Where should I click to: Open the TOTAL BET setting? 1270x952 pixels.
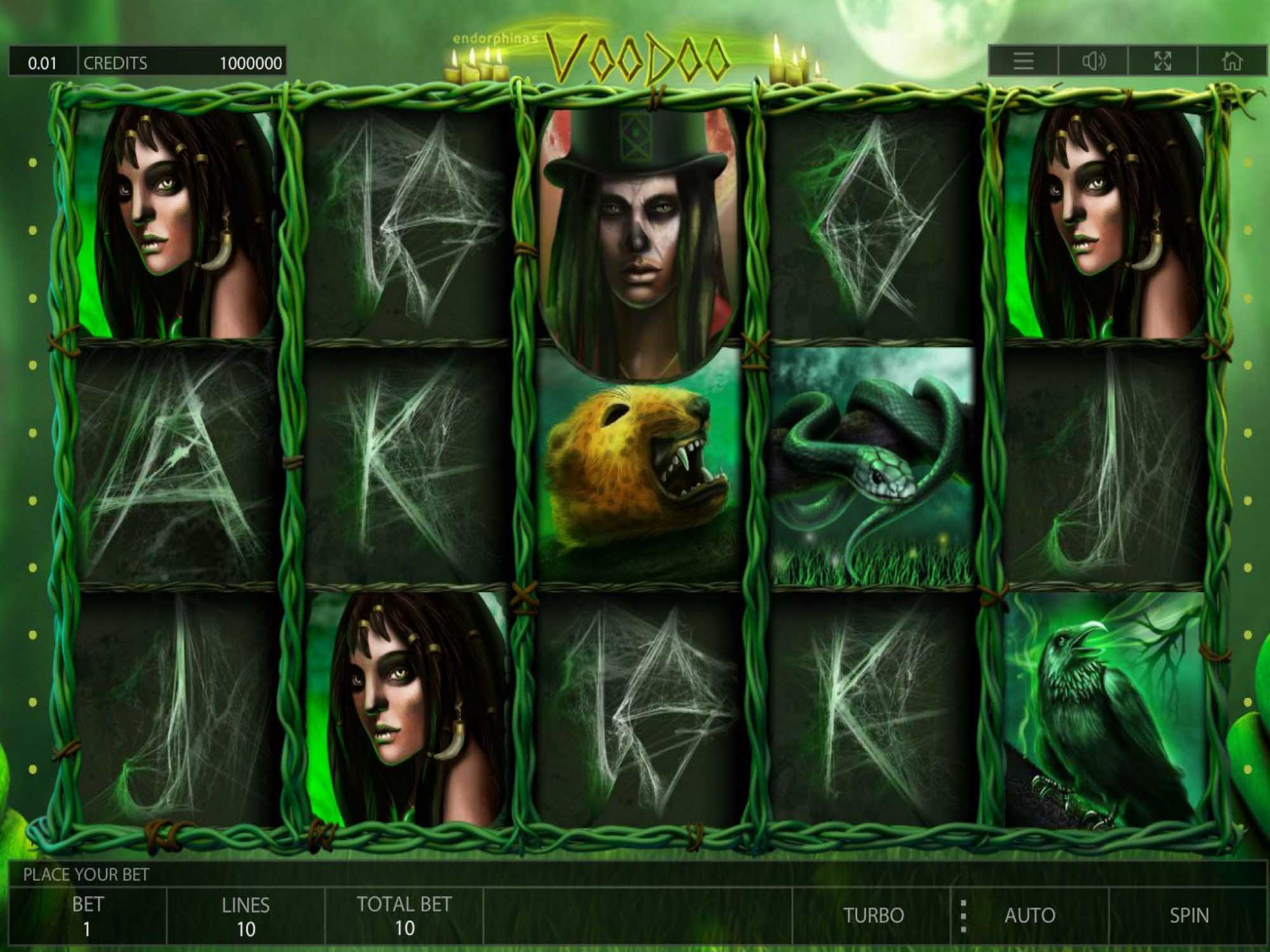(404, 916)
